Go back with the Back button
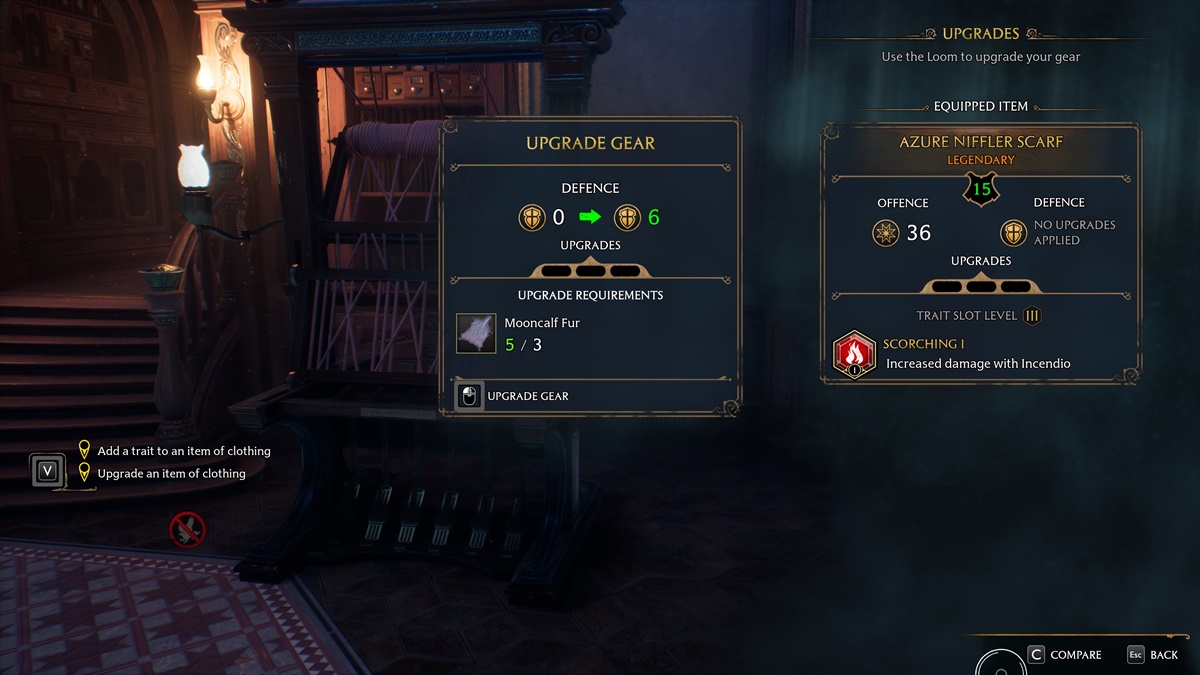The width and height of the screenshot is (1200, 675). [x=1153, y=655]
